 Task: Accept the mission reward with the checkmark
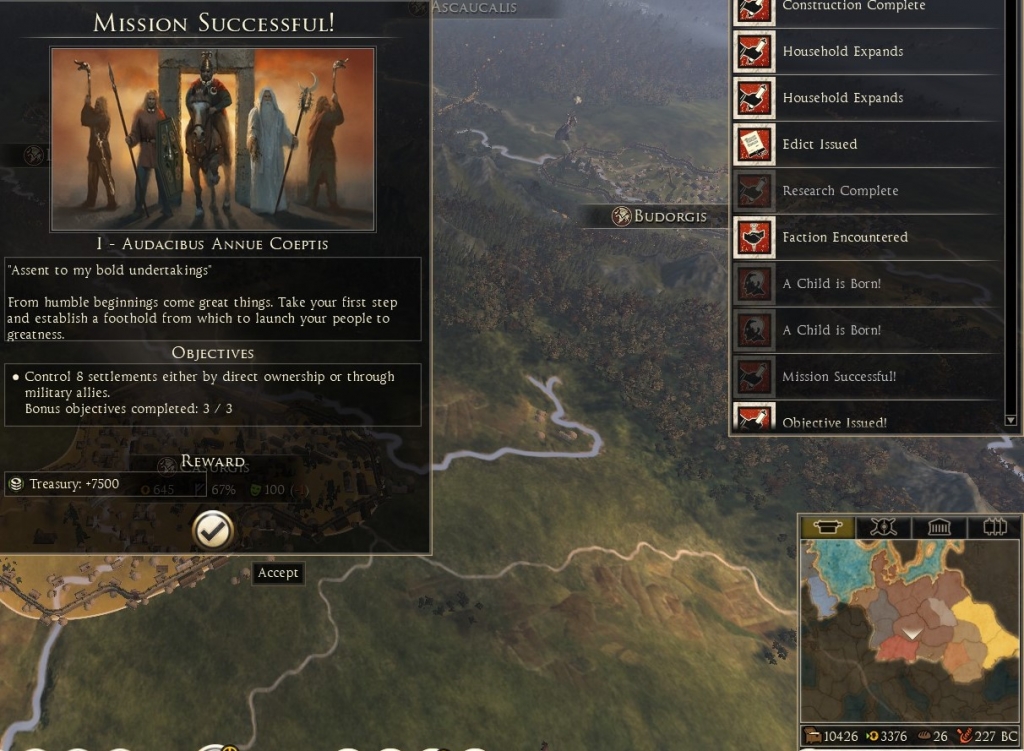[x=212, y=531]
